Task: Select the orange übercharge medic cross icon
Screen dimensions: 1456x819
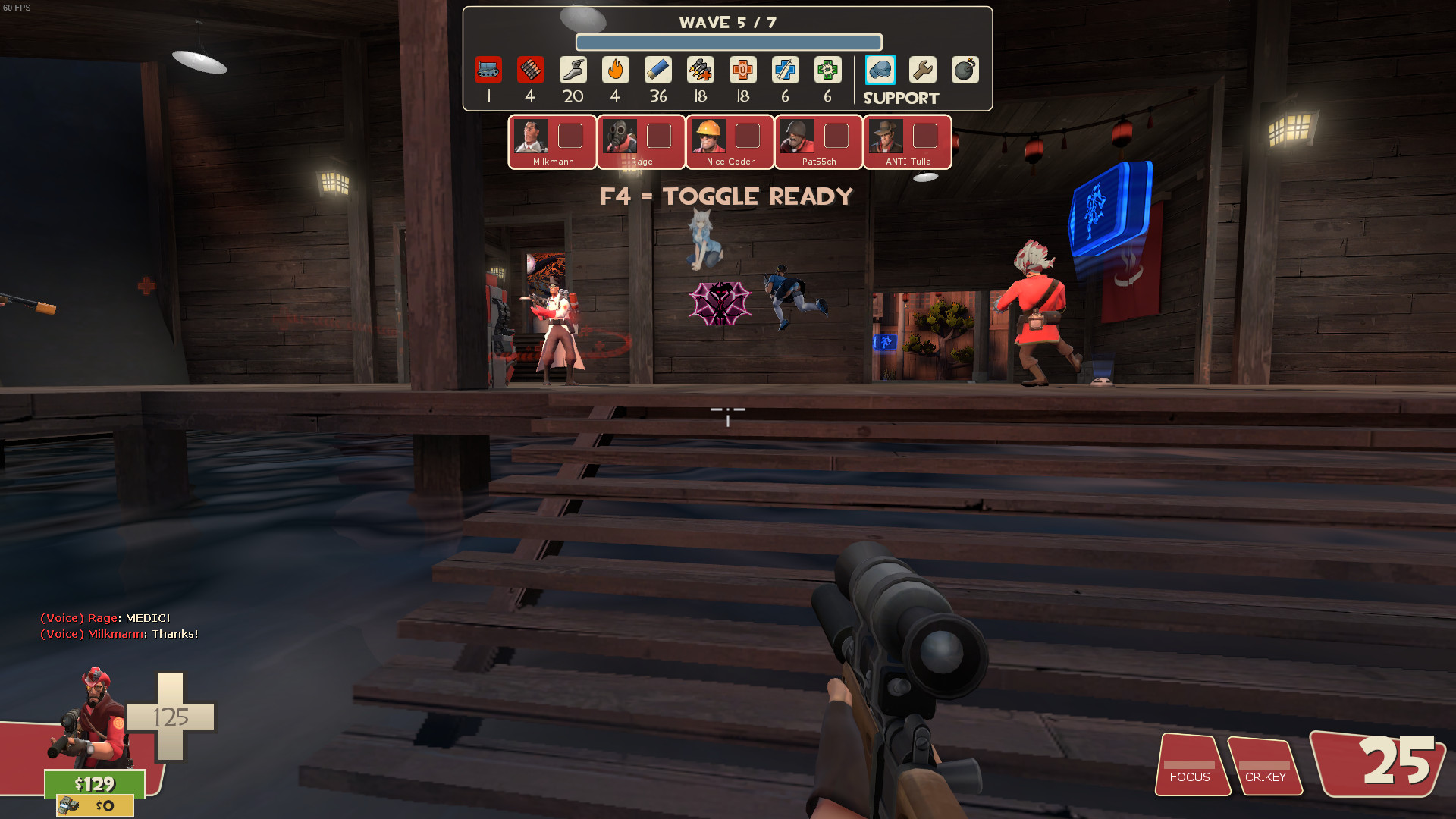Action: [x=742, y=71]
